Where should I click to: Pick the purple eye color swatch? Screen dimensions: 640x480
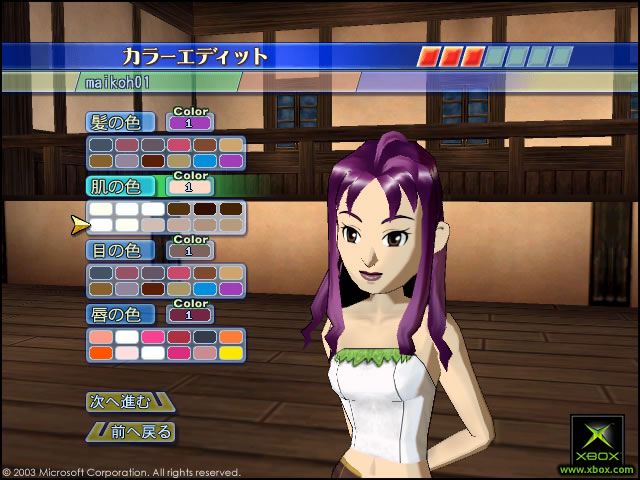231,288
